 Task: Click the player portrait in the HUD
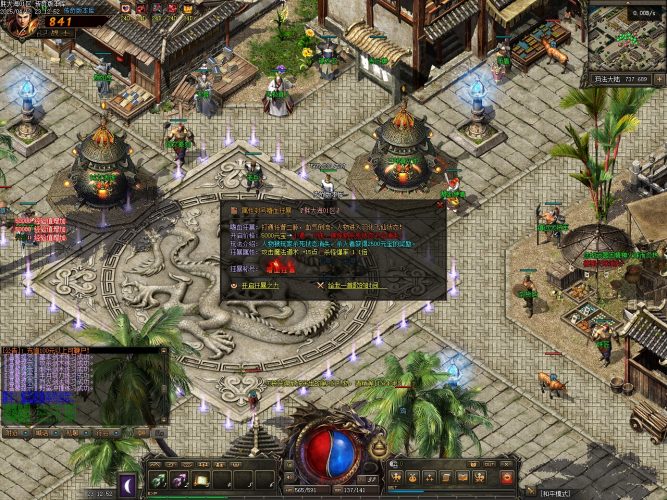(21, 21)
